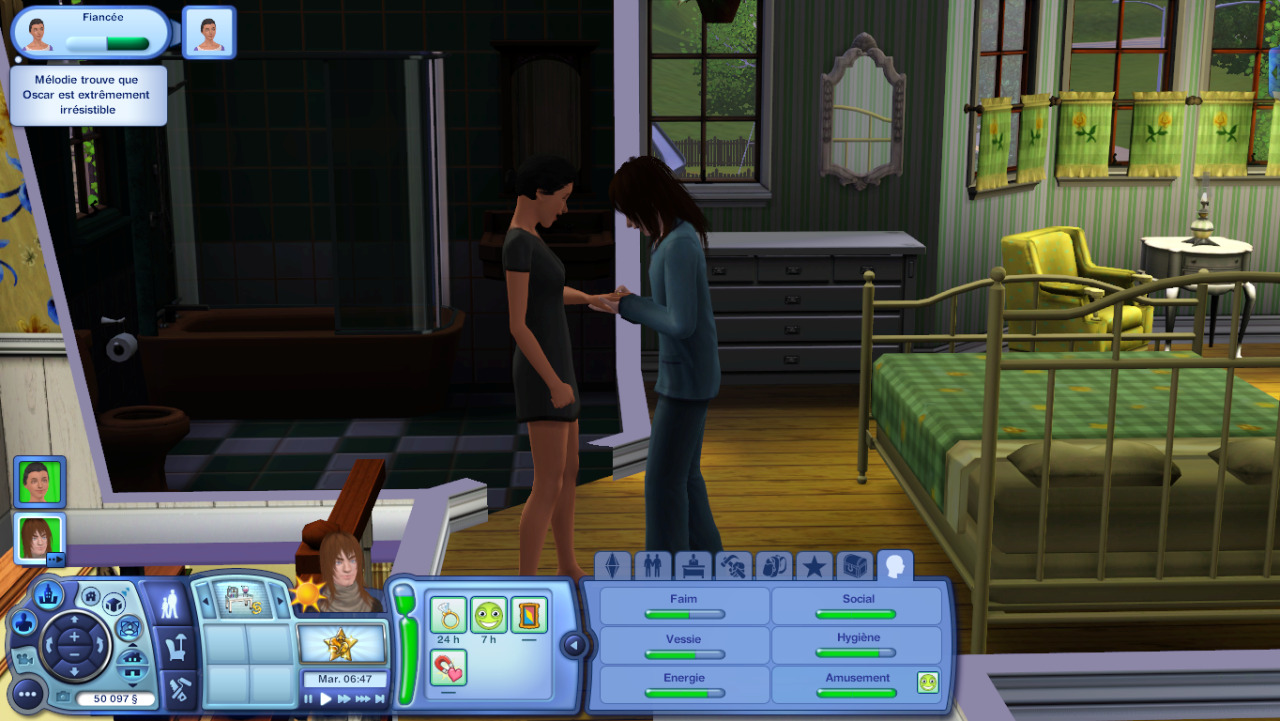Select the heart magnet moodlet
The width and height of the screenshot is (1280, 721).
tap(449, 665)
